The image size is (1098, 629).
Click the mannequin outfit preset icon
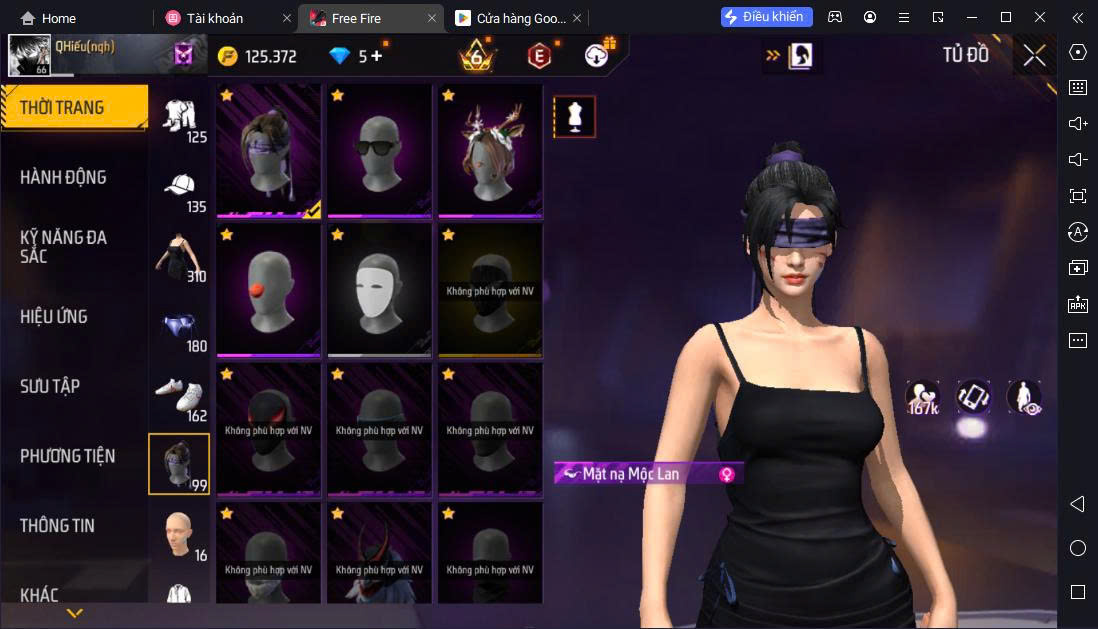pos(574,117)
